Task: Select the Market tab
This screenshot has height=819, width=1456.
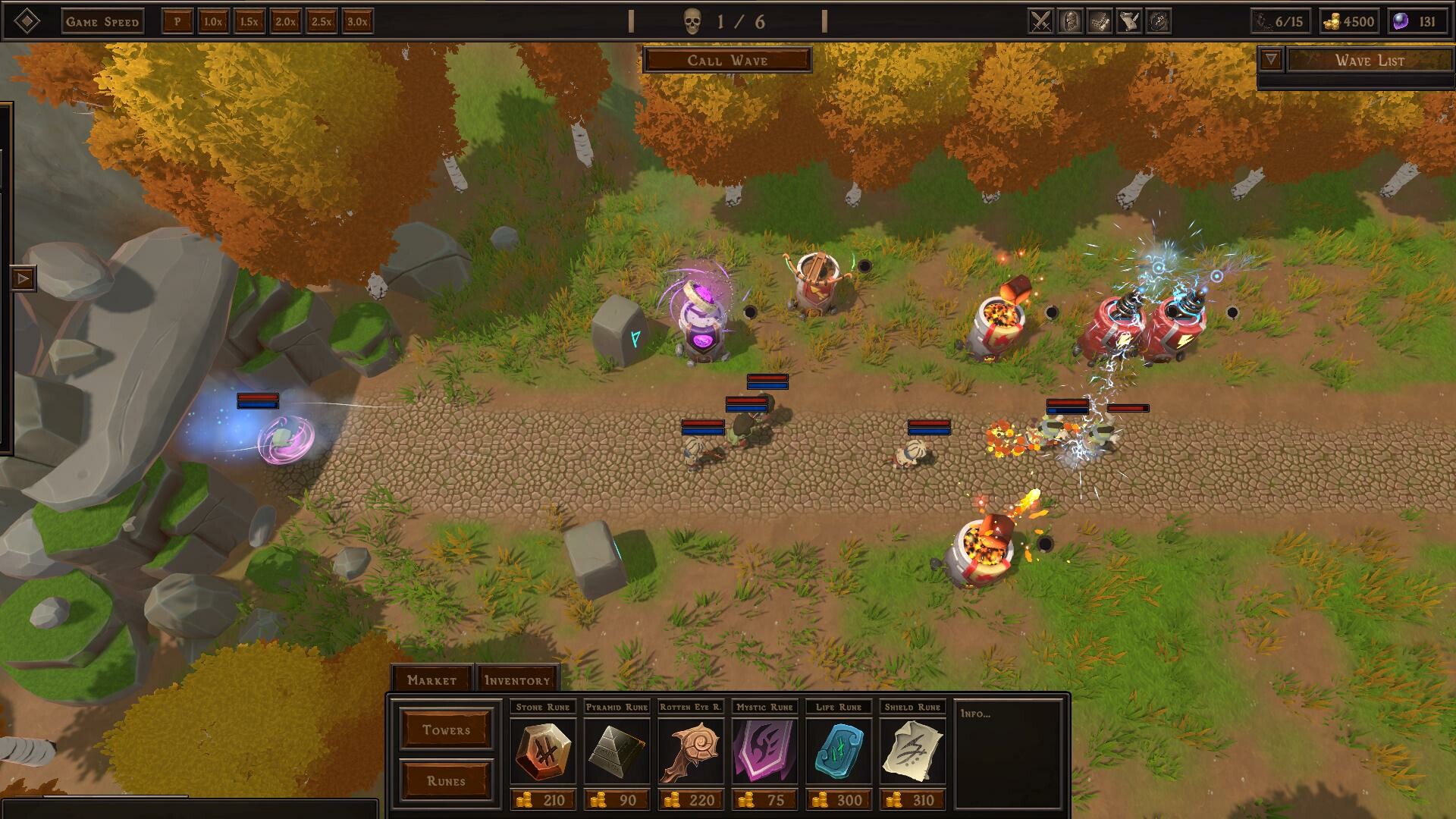Action: coord(433,679)
